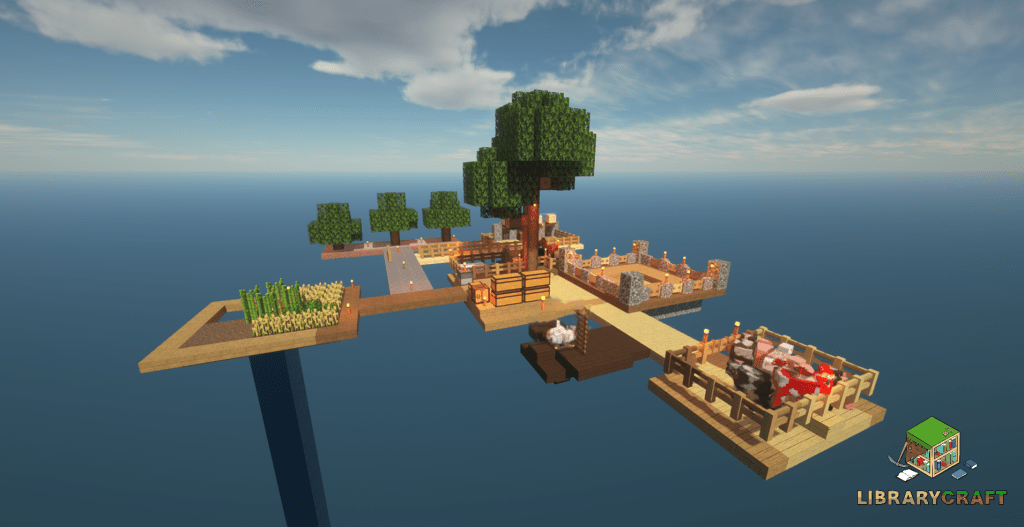Click the LibraryCraft watermark logo
This screenshot has height=527, width=1024.
click(932, 461)
